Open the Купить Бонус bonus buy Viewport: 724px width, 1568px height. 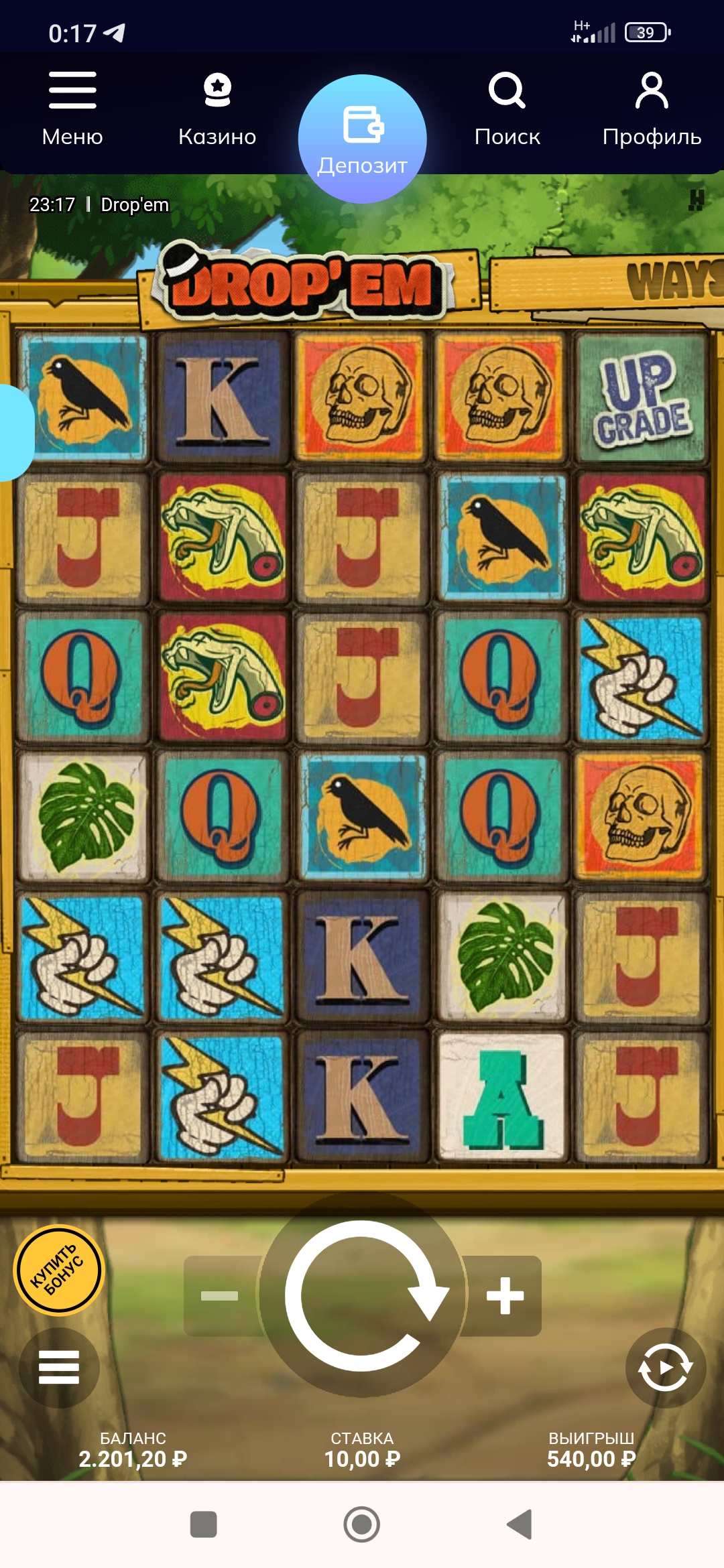point(59,1270)
